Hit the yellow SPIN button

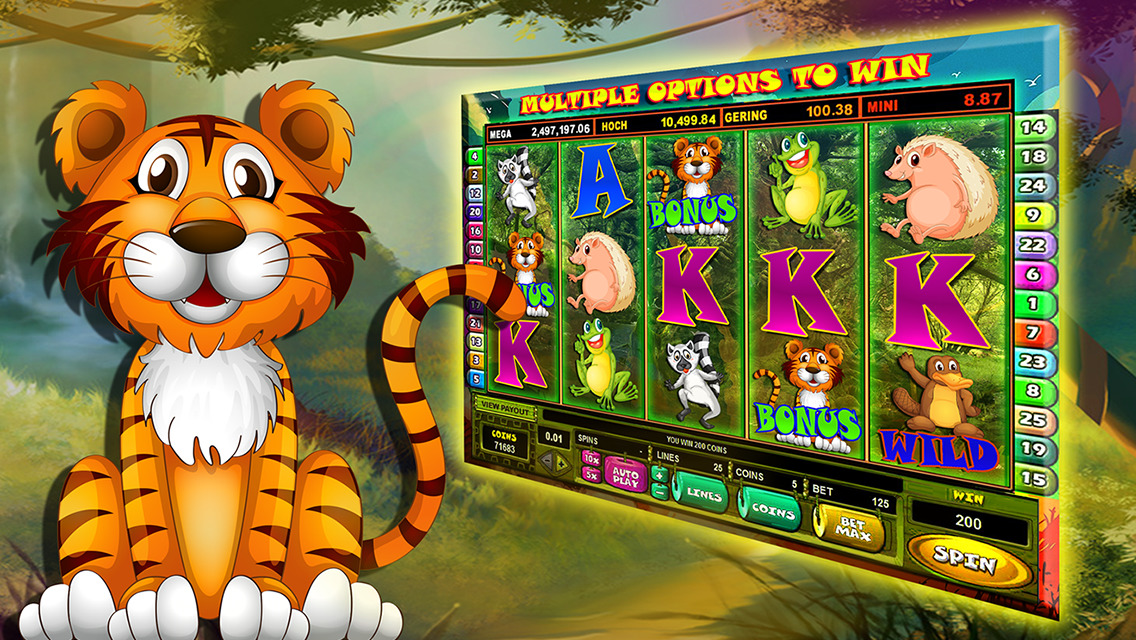tap(967, 562)
